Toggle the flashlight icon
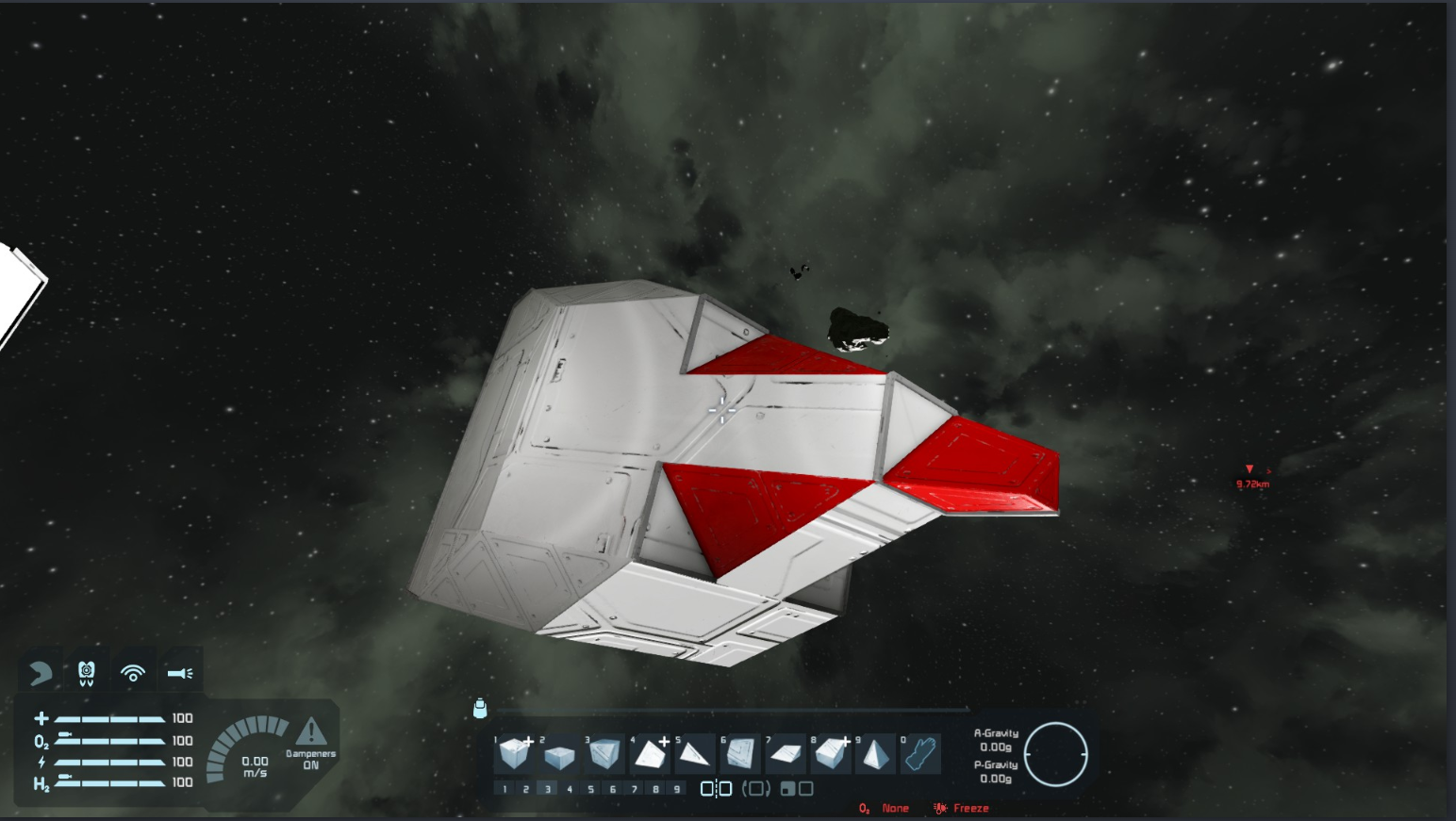Viewport: 1456px width, 821px height. [179, 673]
